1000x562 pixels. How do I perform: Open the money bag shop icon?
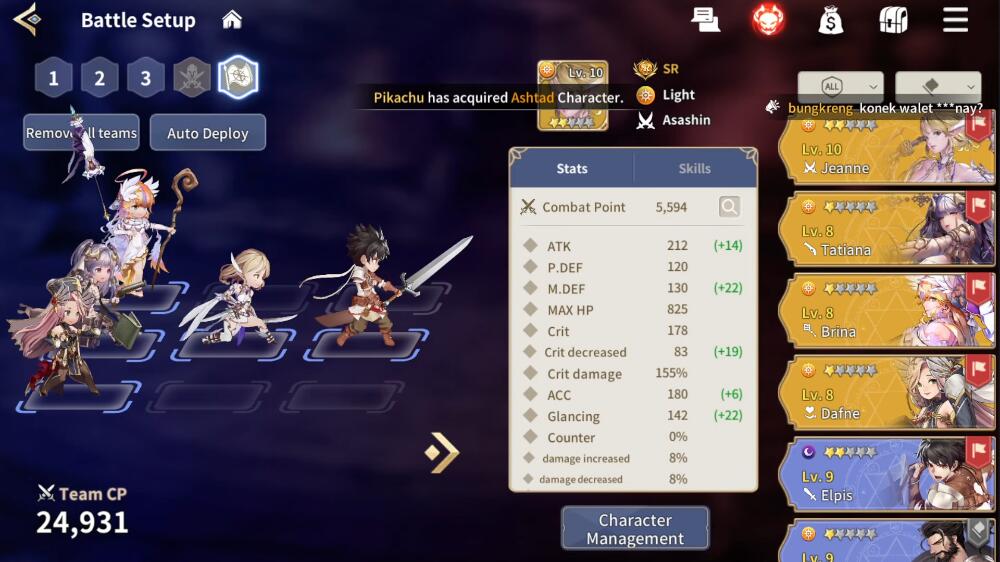[x=830, y=20]
